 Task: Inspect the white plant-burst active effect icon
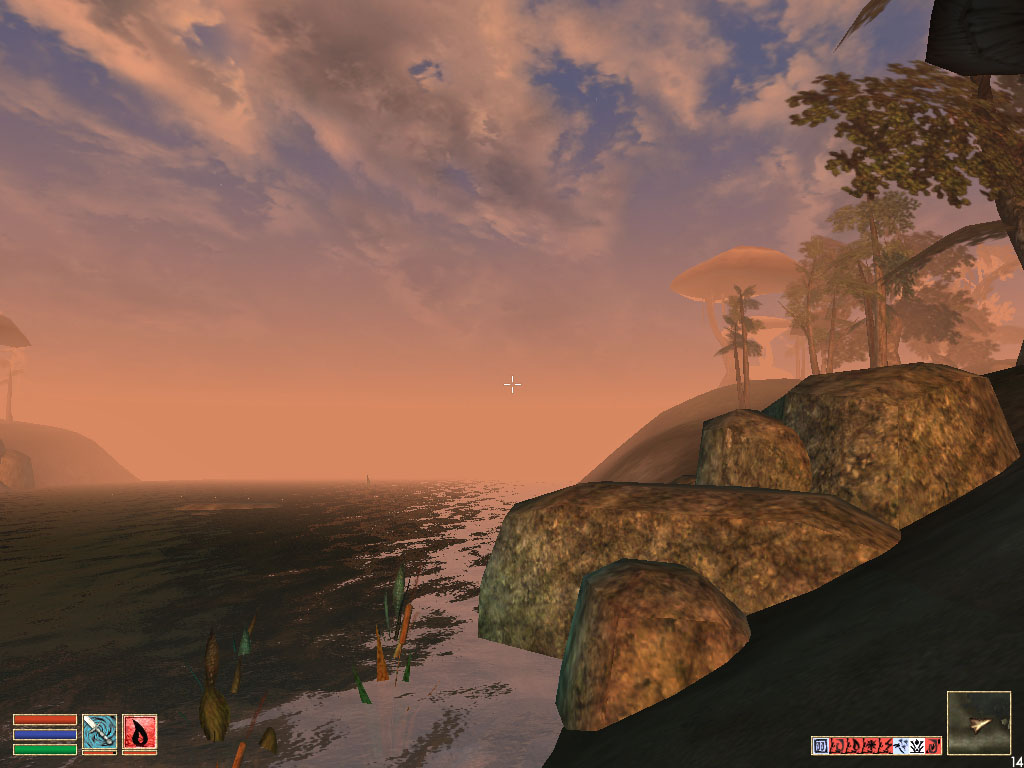[917, 745]
